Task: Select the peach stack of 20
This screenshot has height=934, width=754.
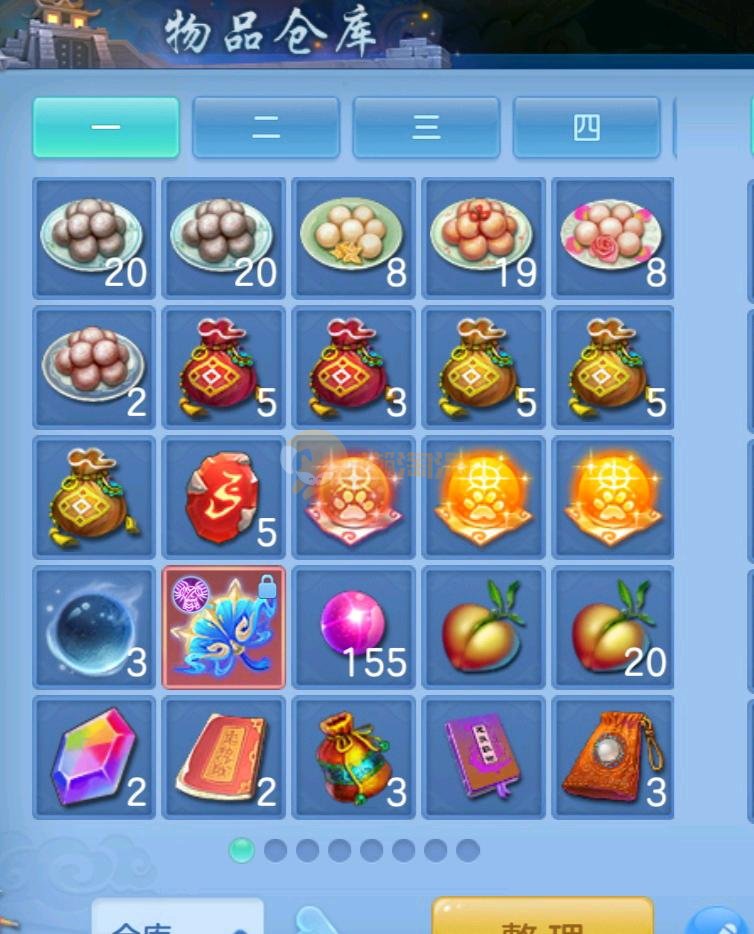Action: coord(613,627)
